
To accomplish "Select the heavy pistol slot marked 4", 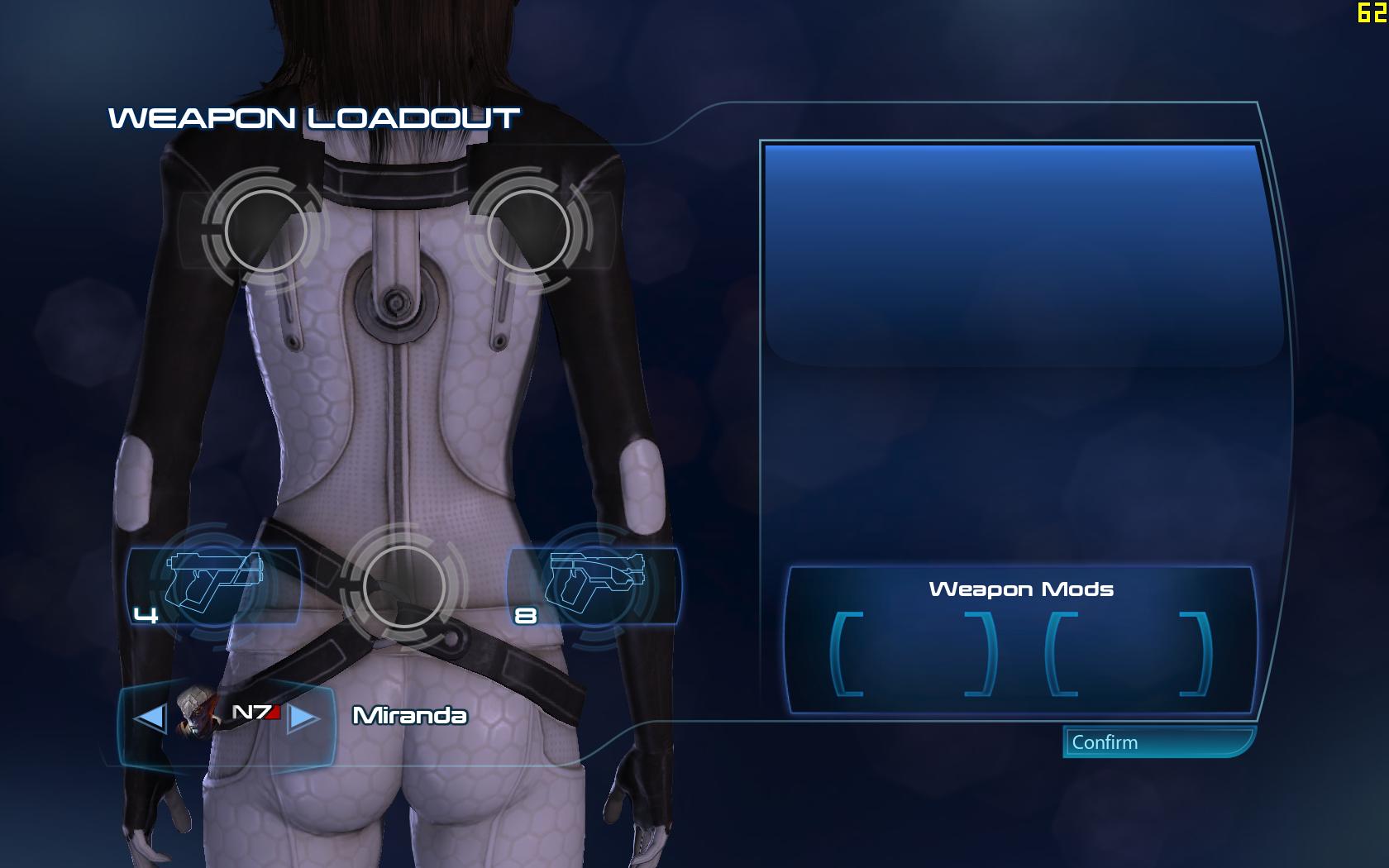I will [x=212, y=585].
